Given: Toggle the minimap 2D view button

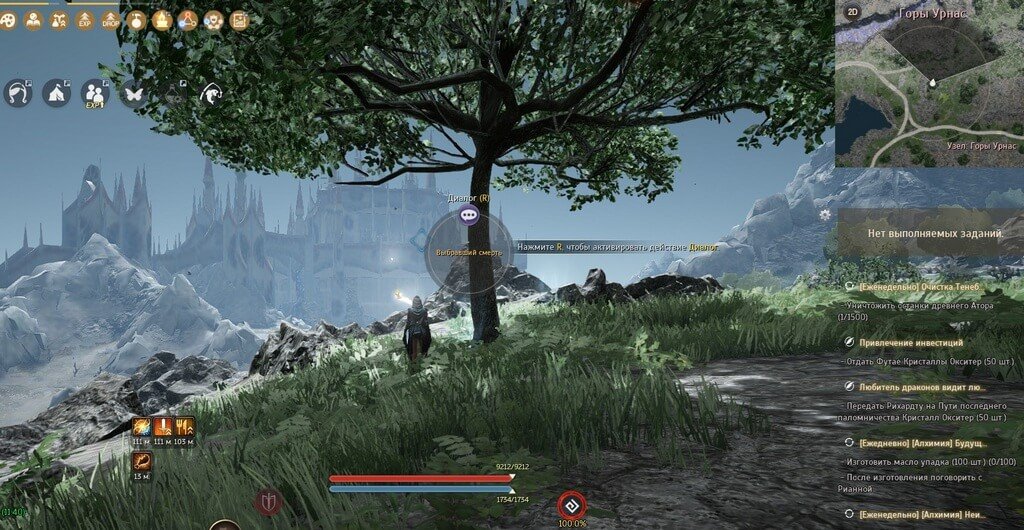Looking at the screenshot, I should (852, 12).
